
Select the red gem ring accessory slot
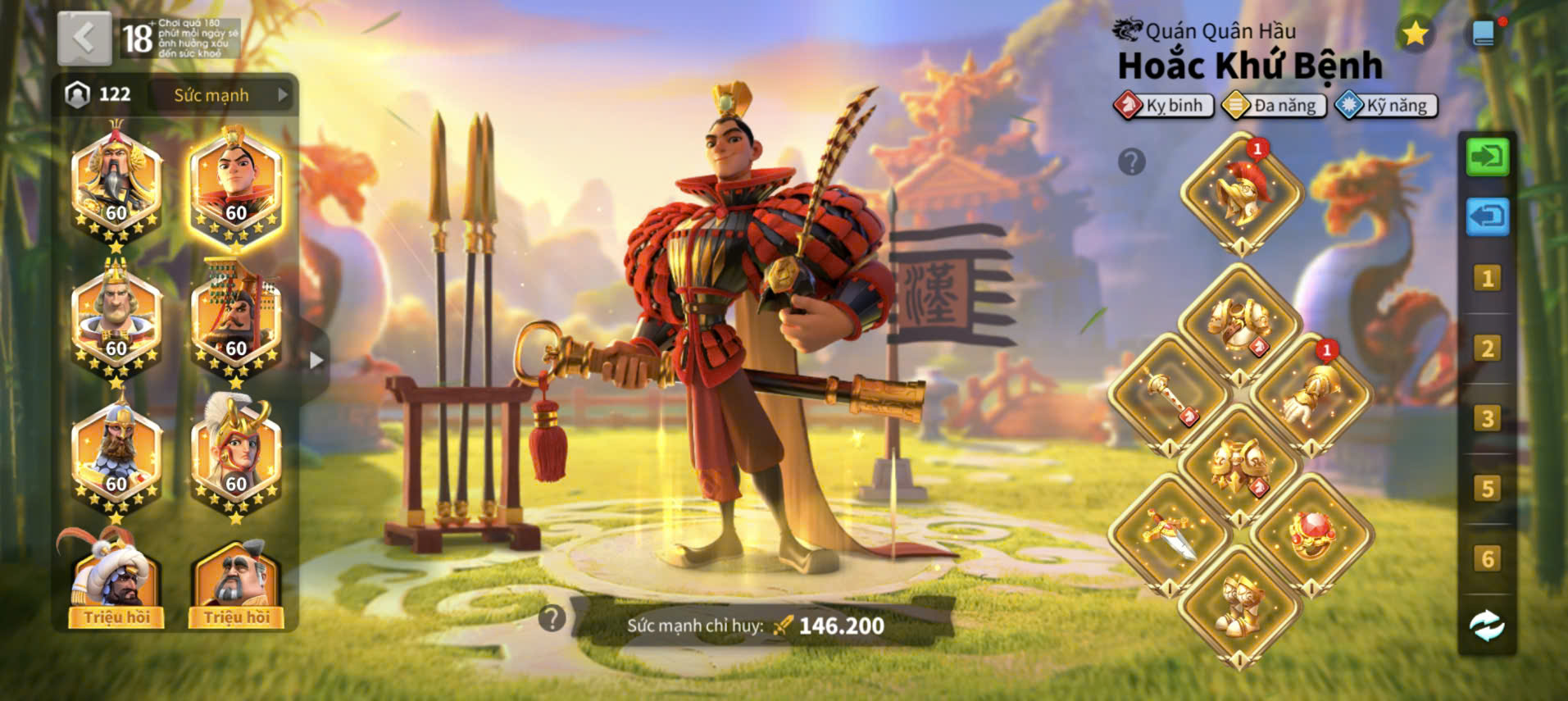[x=1310, y=535]
